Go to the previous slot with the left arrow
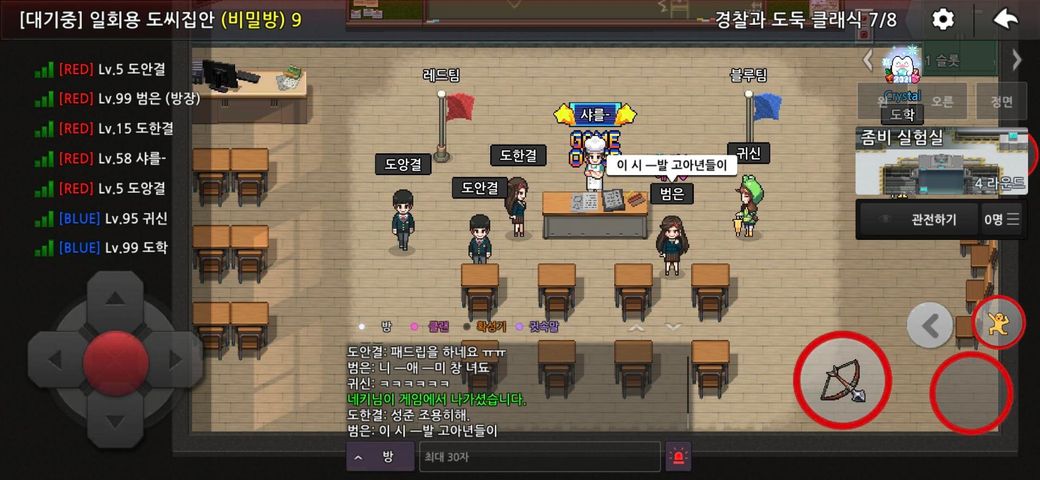Screen dimensions: 1040x480 tap(867, 59)
